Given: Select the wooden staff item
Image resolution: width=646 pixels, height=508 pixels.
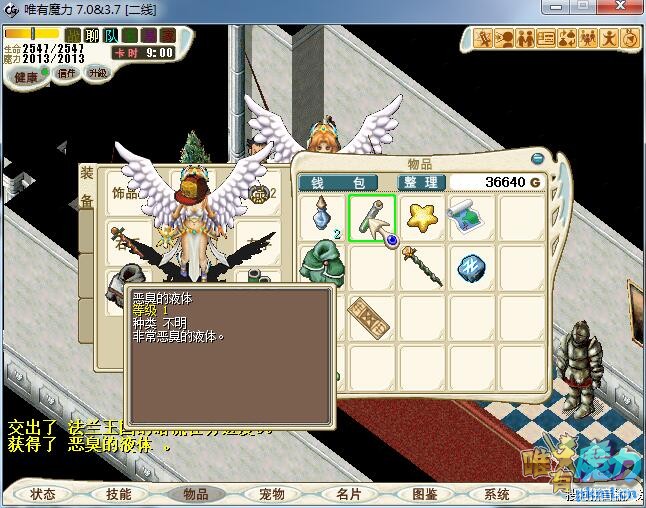Looking at the screenshot, I should click(x=421, y=266).
